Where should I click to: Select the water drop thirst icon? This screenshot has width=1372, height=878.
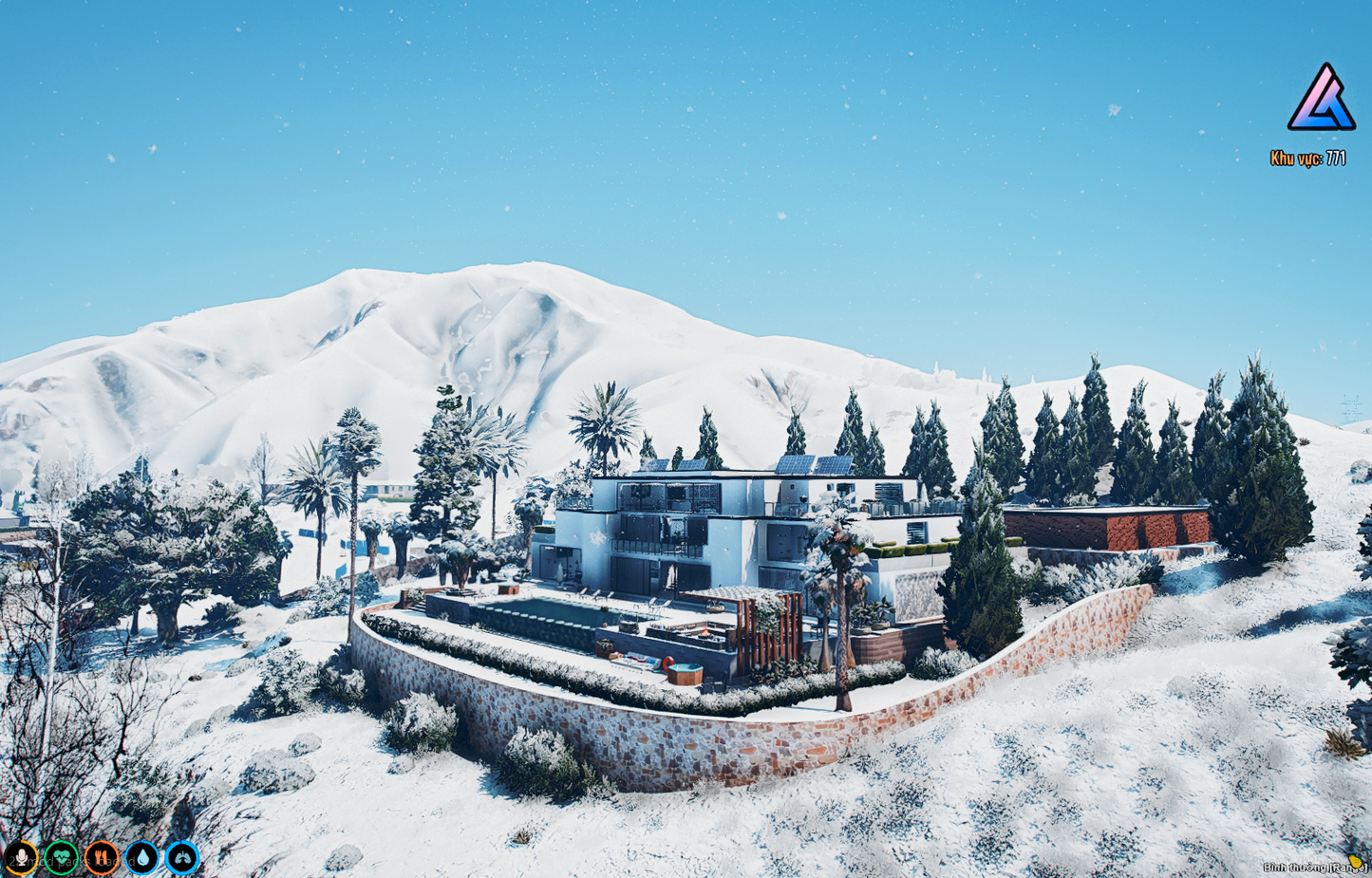pos(142,858)
